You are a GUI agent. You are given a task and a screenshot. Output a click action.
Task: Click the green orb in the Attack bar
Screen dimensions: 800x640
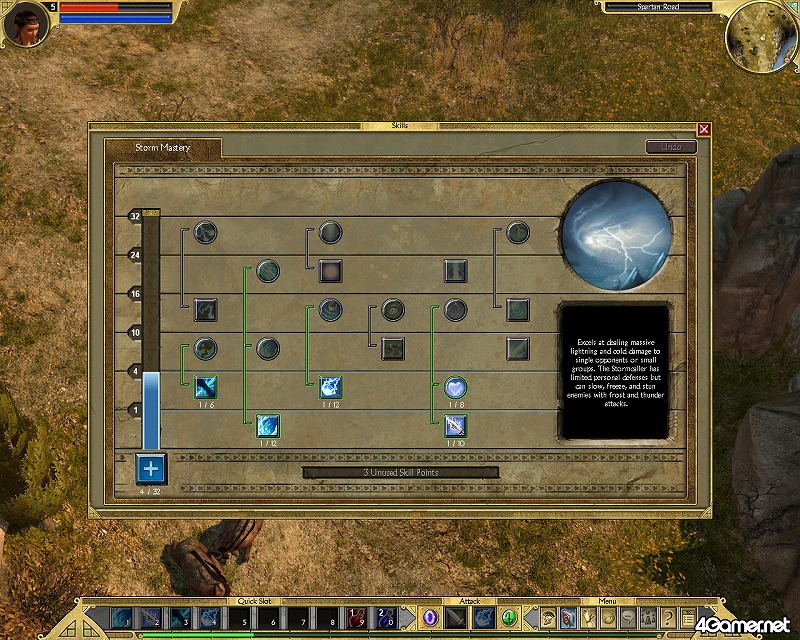[508, 617]
